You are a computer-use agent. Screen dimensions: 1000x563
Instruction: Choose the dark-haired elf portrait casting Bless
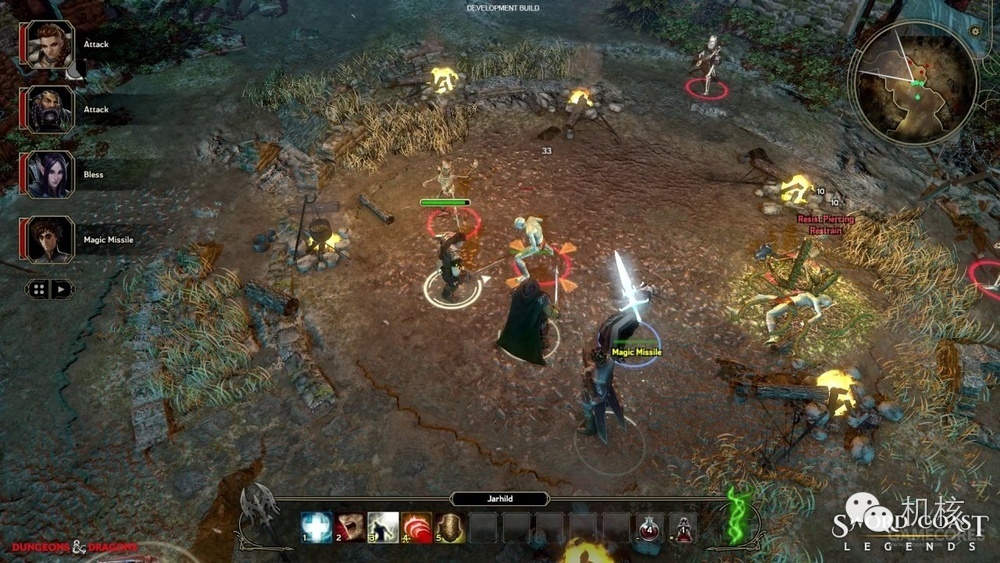[49, 175]
